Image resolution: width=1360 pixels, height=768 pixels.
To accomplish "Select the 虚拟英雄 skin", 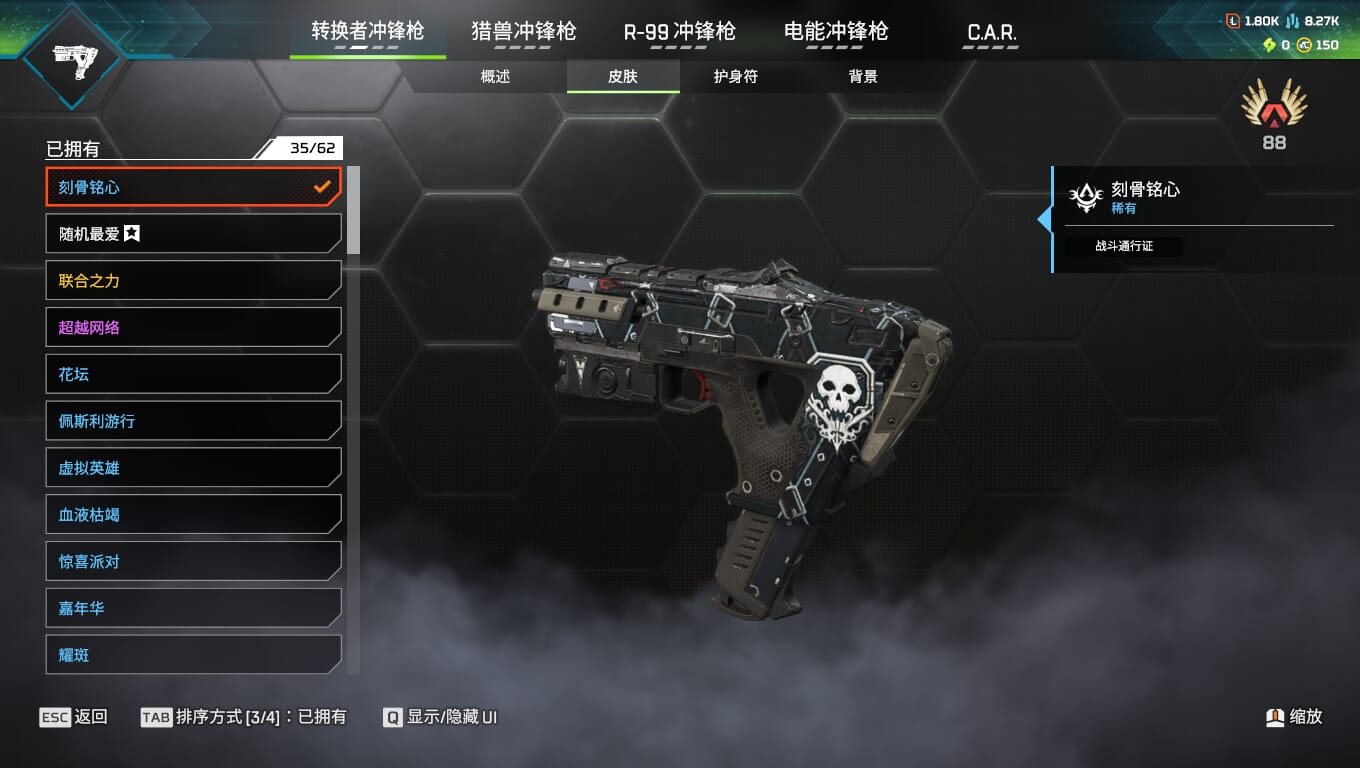I will (193, 468).
